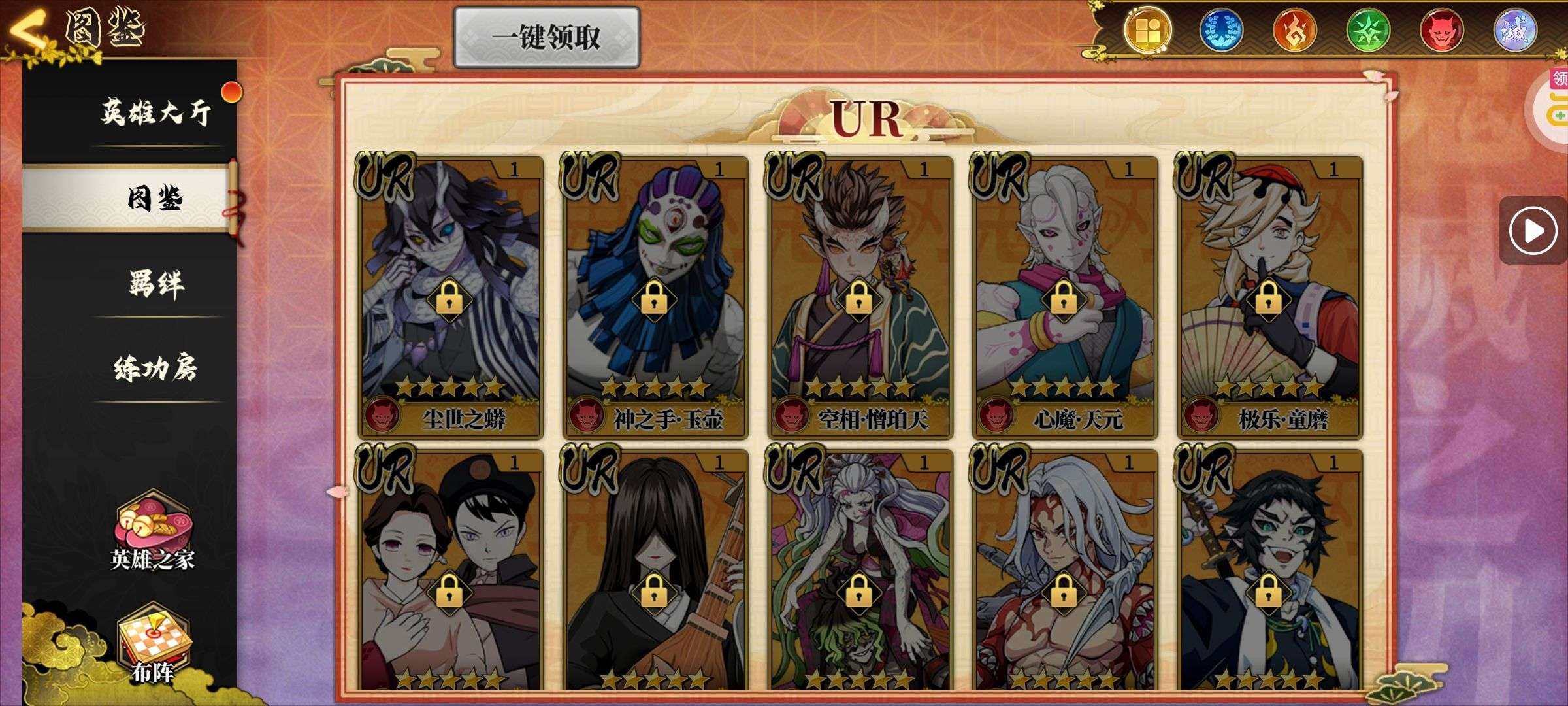
Task: Click the play button overlay on right
Action: pos(1533,230)
